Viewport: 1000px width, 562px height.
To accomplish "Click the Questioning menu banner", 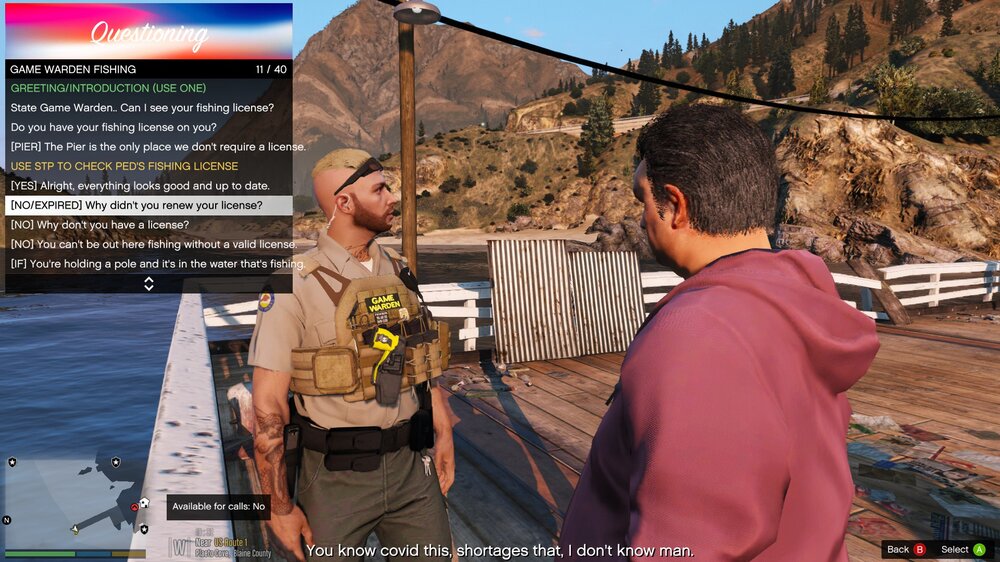I will tap(149, 32).
